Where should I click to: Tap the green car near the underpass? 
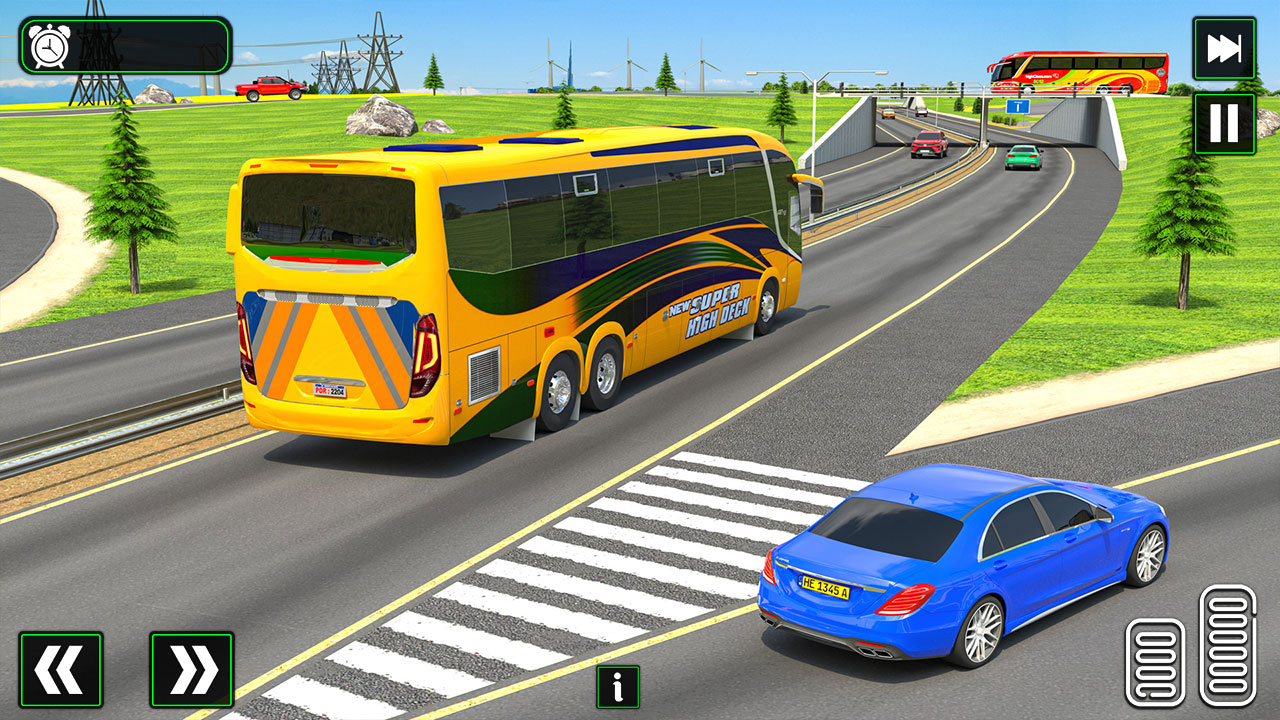click(1021, 156)
